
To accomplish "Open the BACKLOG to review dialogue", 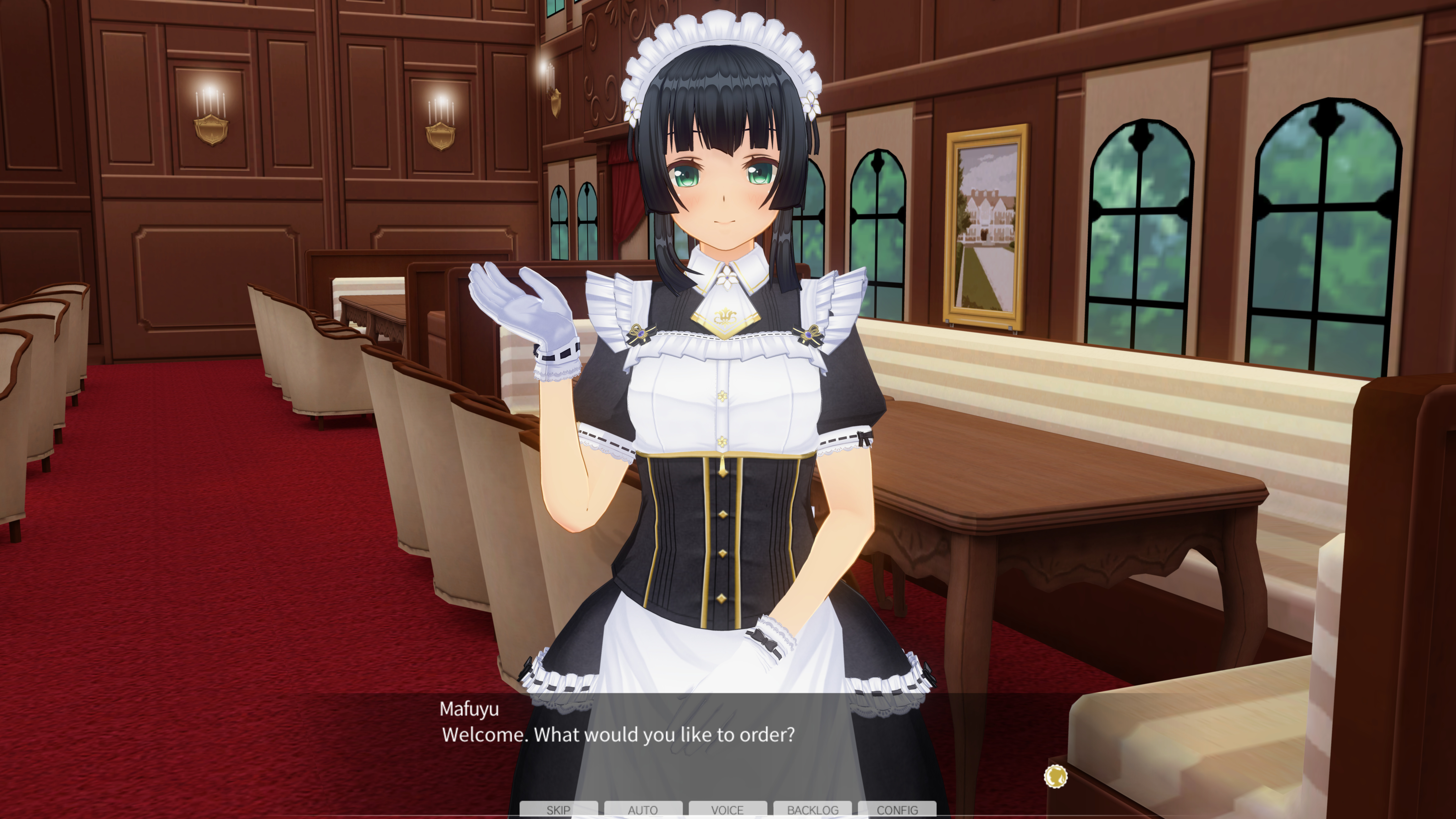I will click(x=813, y=810).
